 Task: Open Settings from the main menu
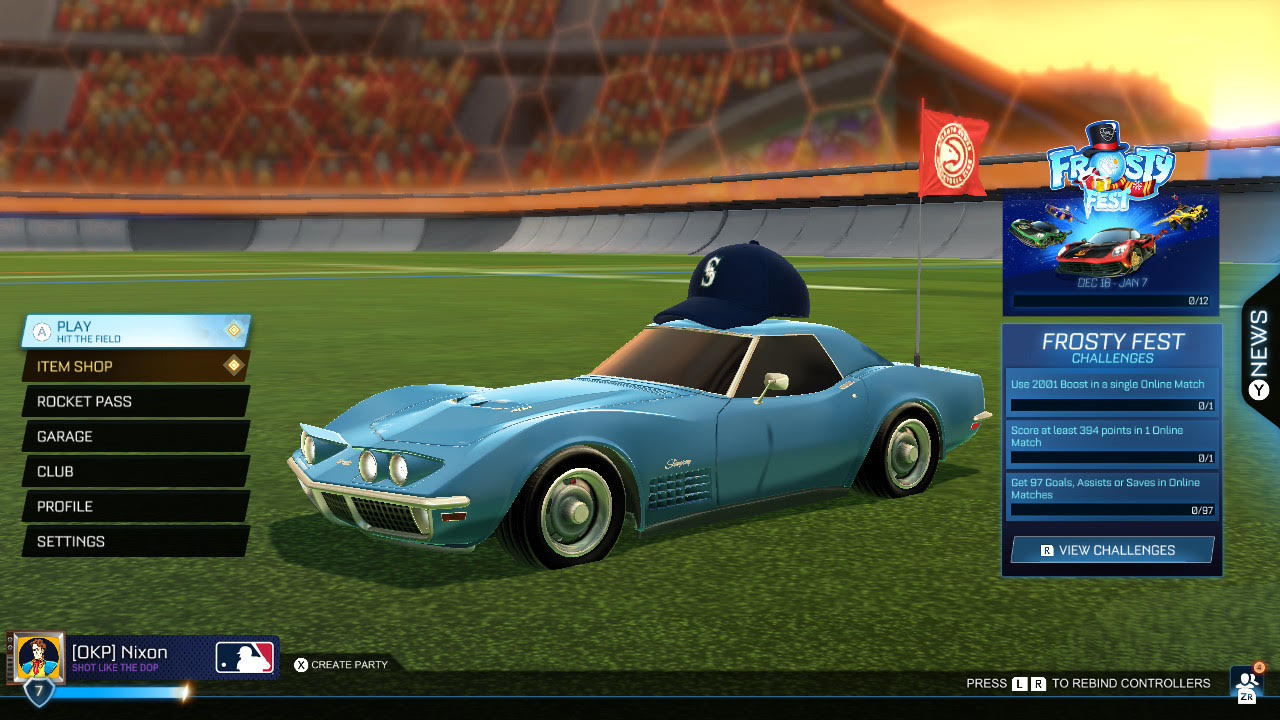pos(135,541)
